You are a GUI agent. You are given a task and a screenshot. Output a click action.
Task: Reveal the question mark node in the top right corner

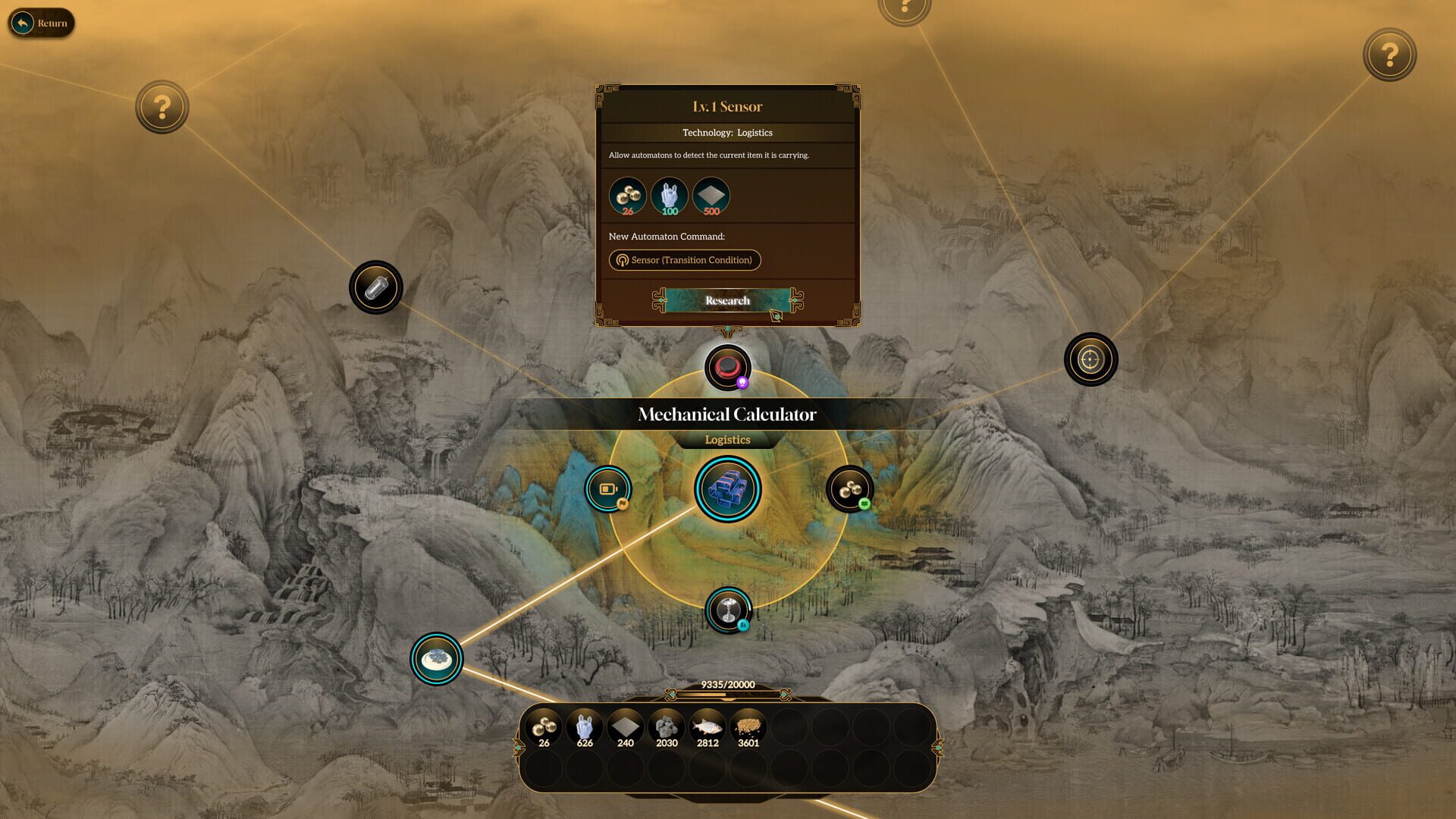[1389, 55]
